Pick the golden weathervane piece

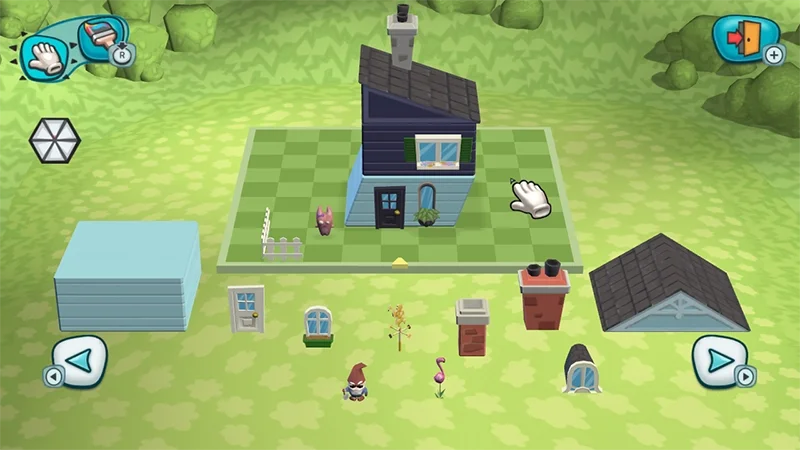[x=398, y=327]
